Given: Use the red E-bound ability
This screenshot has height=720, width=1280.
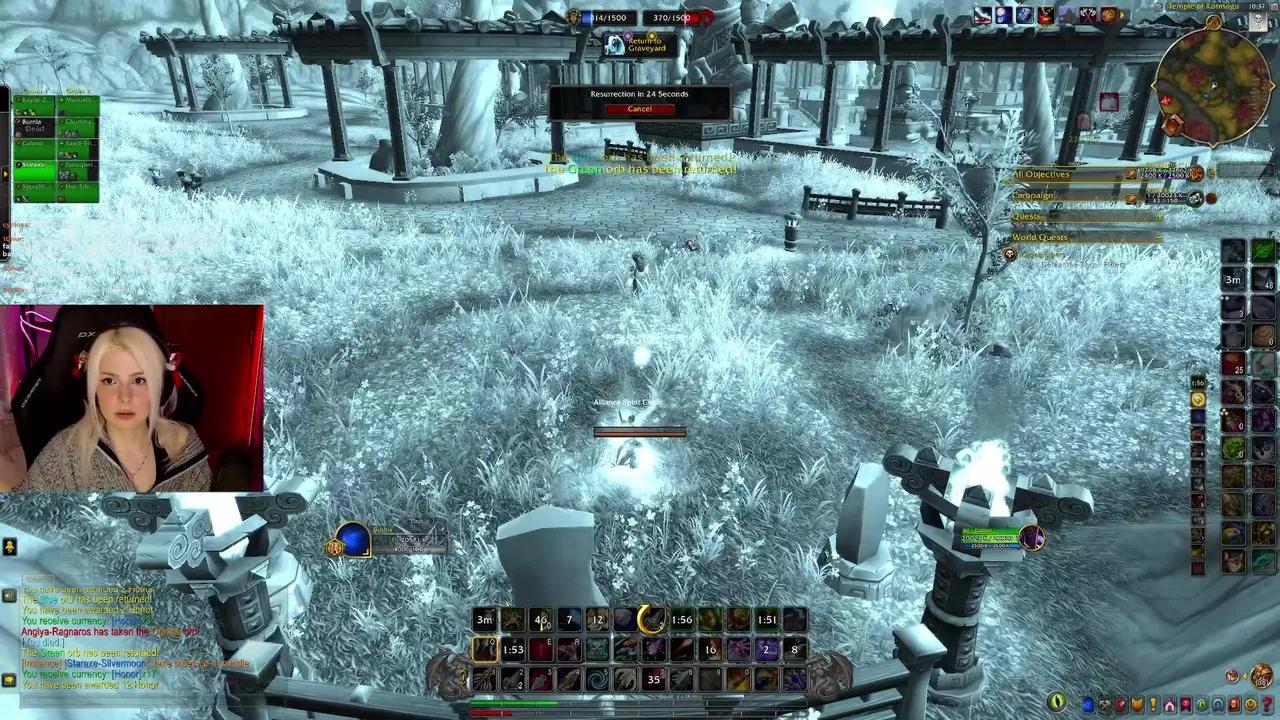Looking at the screenshot, I should point(541,650).
